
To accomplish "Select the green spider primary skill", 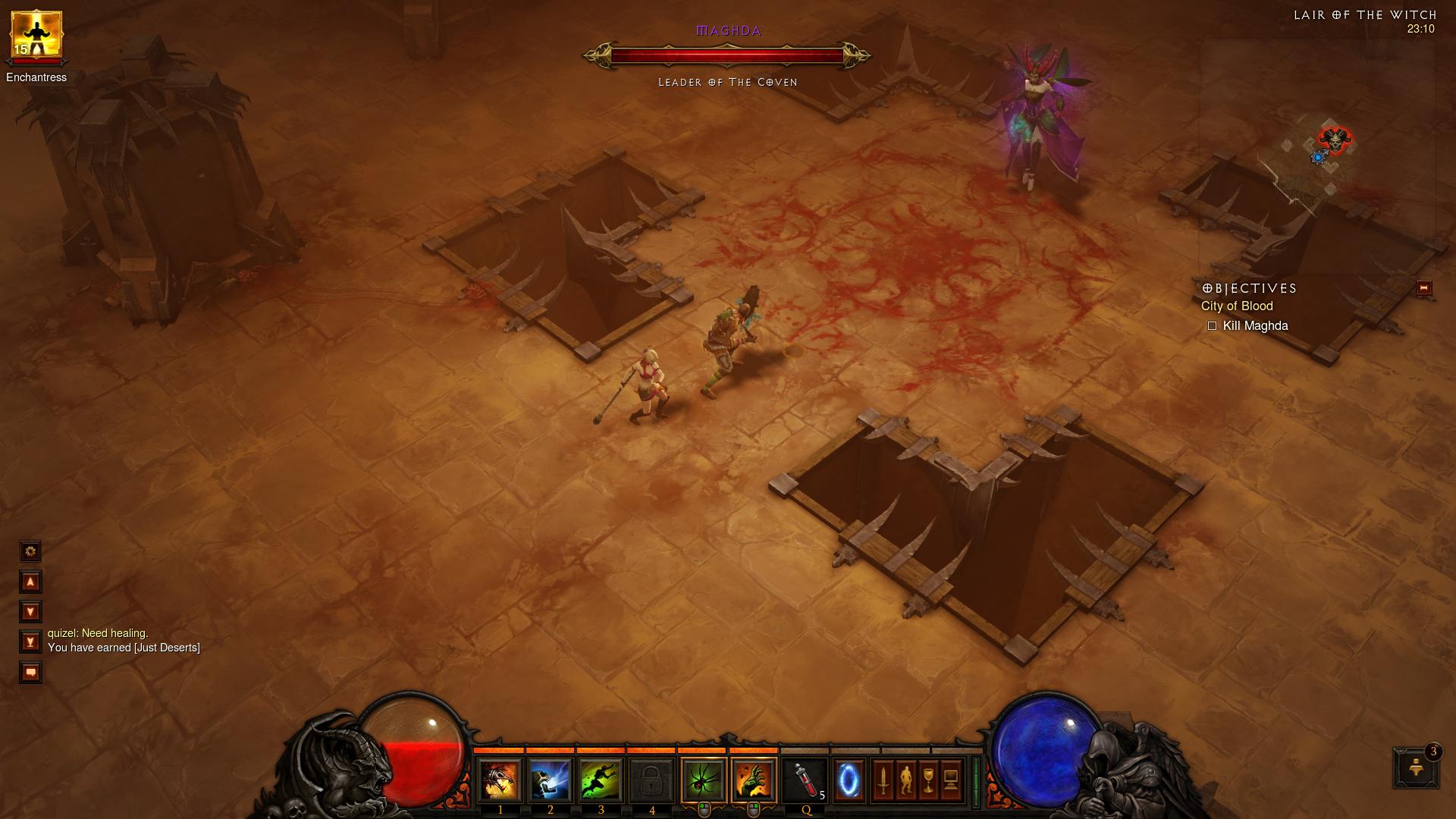I will pyautogui.click(x=704, y=780).
